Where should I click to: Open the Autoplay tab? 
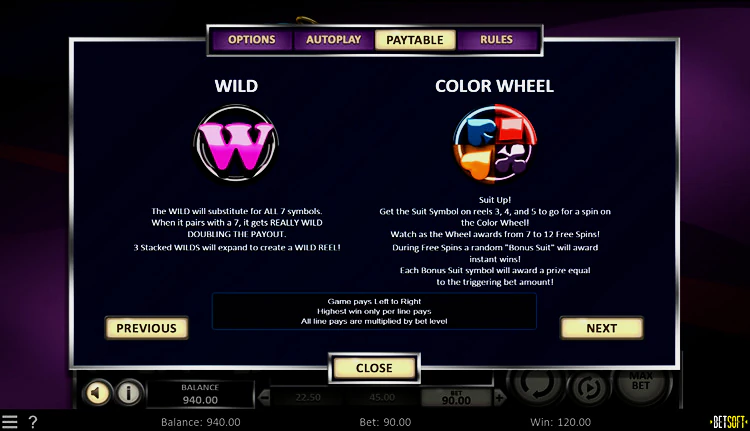pyautogui.click(x=334, y=40)
